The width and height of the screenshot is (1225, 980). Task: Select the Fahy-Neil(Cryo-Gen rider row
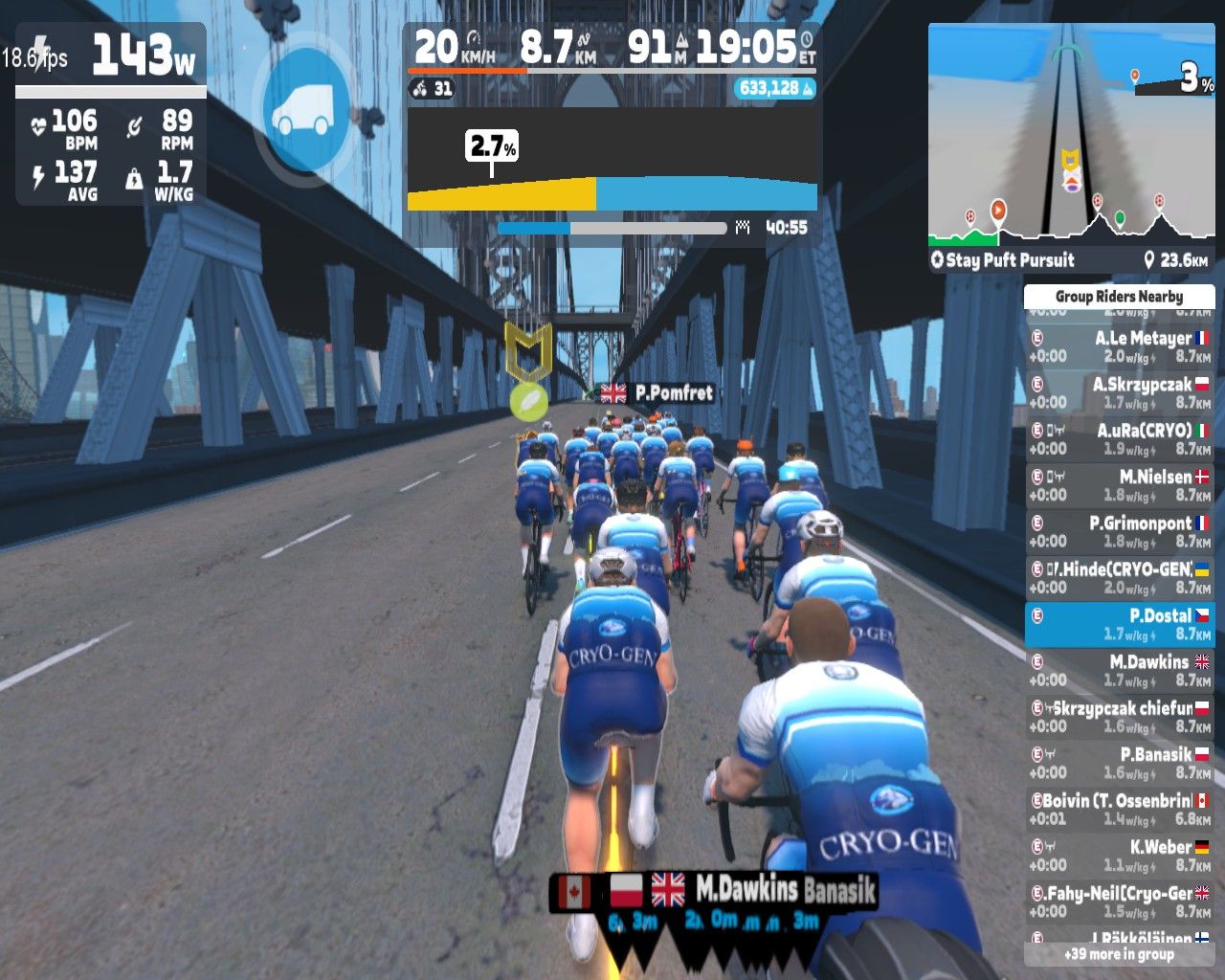(x=1119, y=902)
